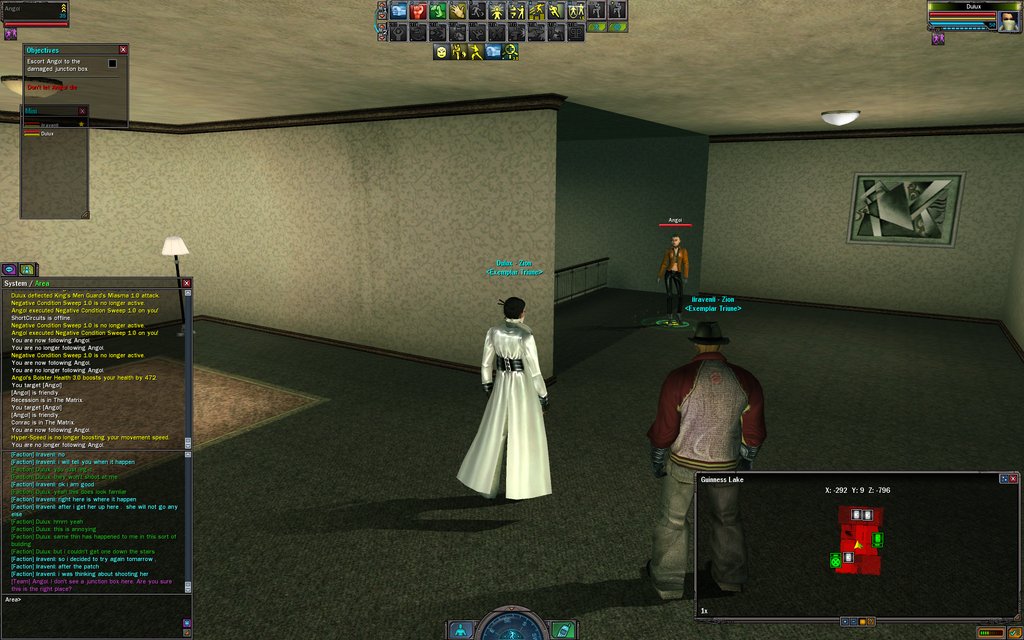Activate the red fist ability
Image resolution: width=1024 pixels, height=640 pixels.
pyautogui.click(x=418, y=11)
